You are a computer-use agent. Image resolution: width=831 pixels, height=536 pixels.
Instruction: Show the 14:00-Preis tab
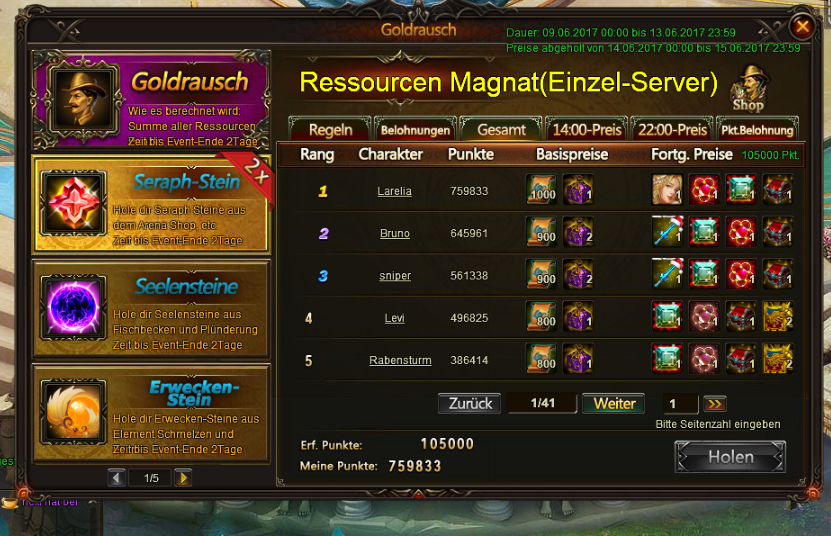[x=587, y=130]
